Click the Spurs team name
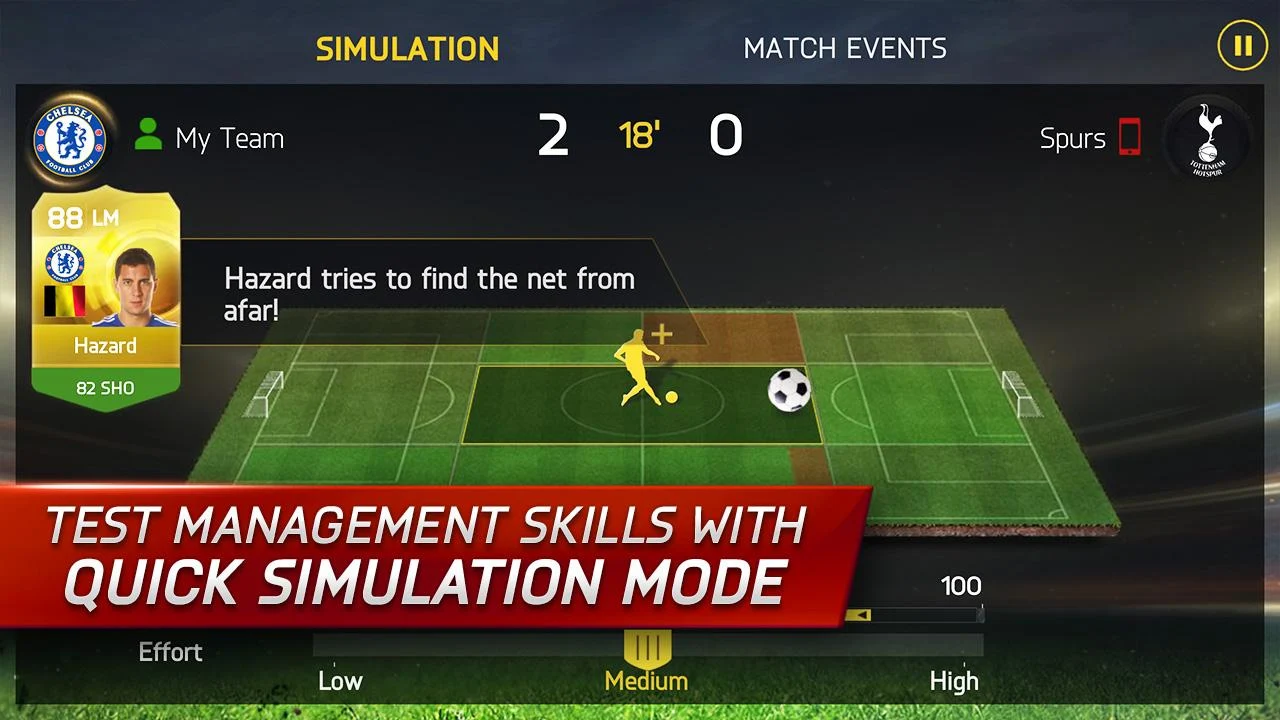 point(1075,139)
